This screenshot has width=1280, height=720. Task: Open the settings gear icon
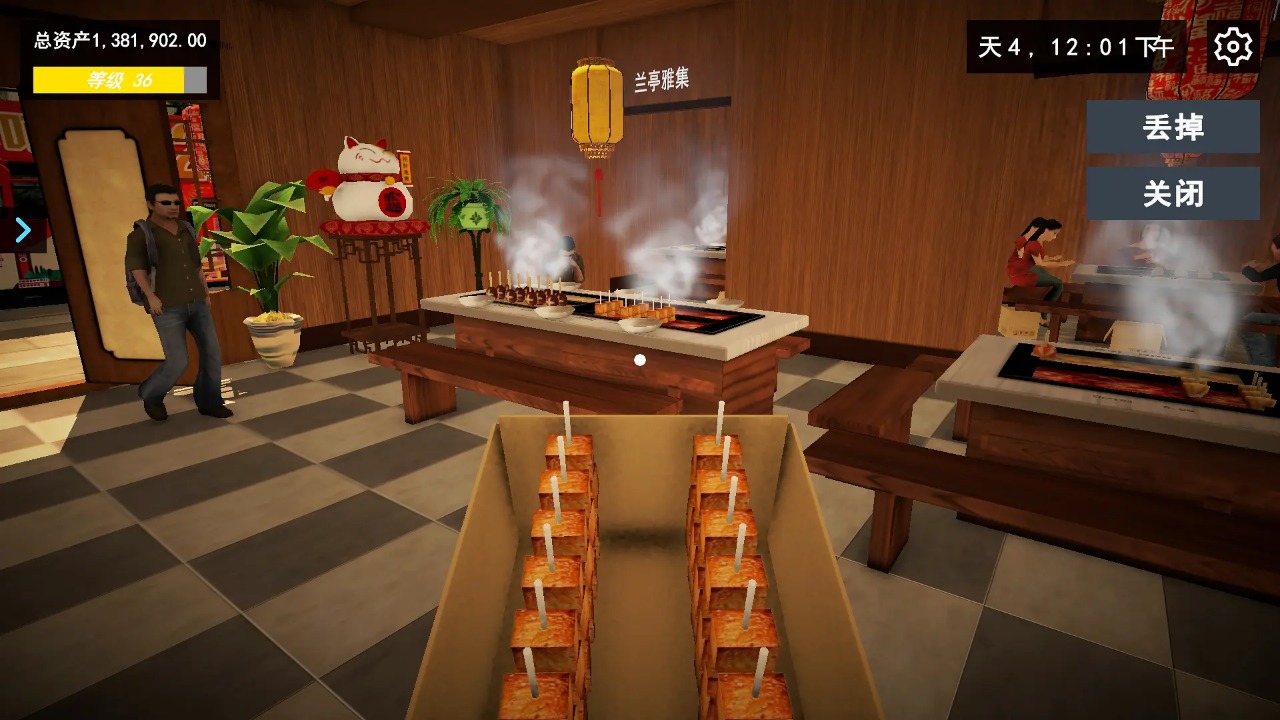[x=1232, y=45]
